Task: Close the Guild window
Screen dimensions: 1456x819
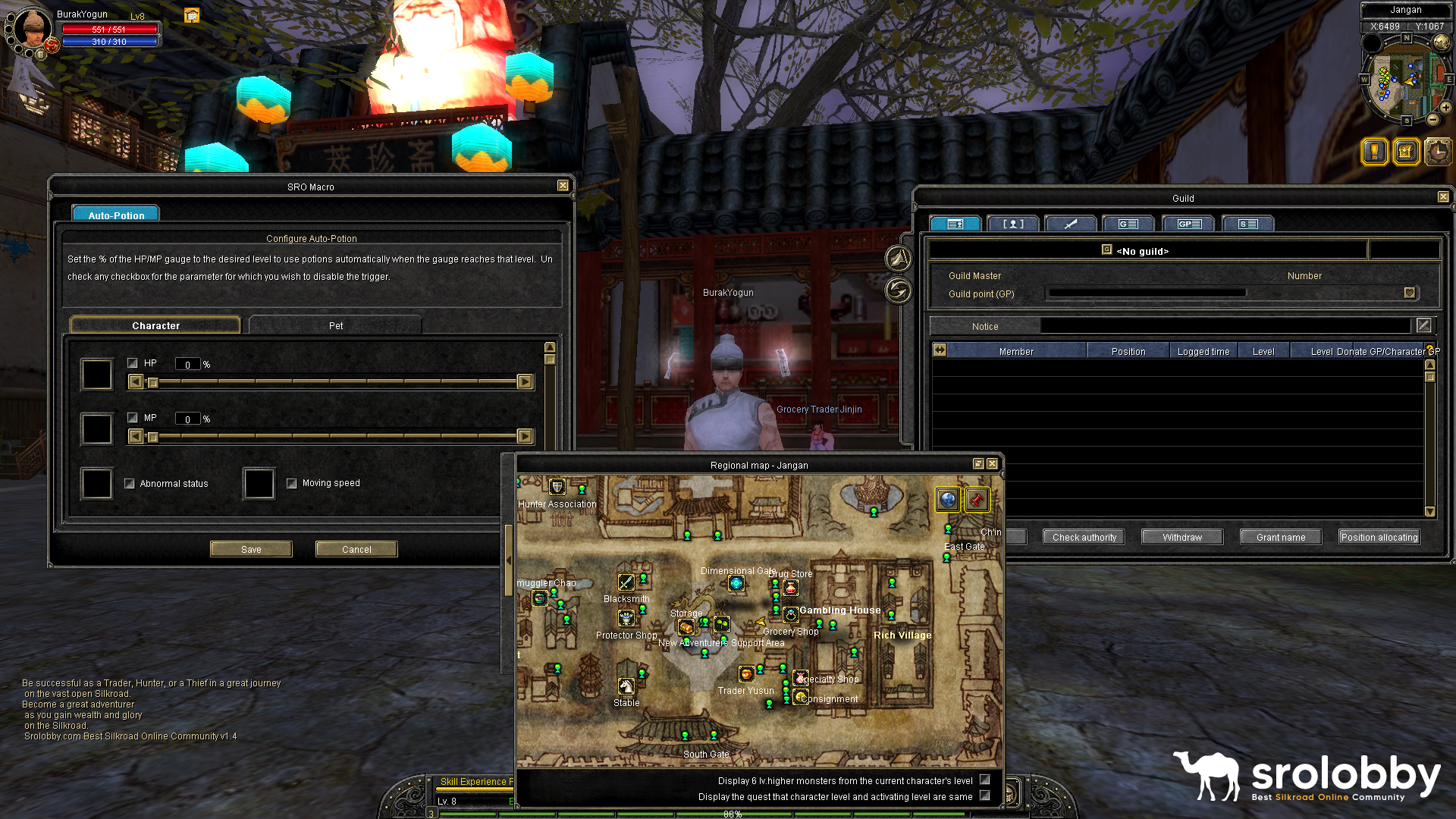Action: pyautogui.click(x=1443, y=197)
